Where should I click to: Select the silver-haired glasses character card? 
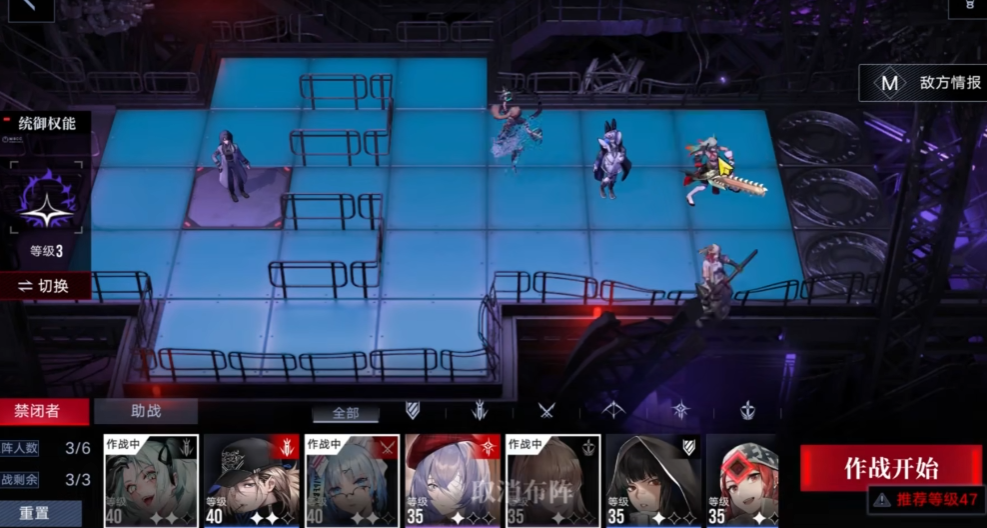[x=352, y=481]
